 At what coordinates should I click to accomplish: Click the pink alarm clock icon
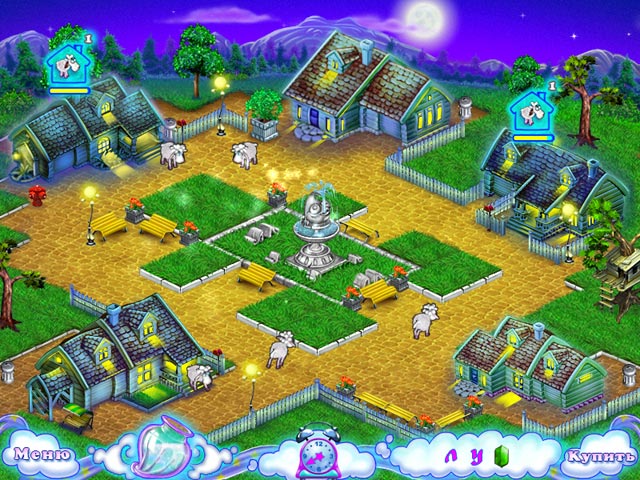pyautogui.click(x=320, y=452)
